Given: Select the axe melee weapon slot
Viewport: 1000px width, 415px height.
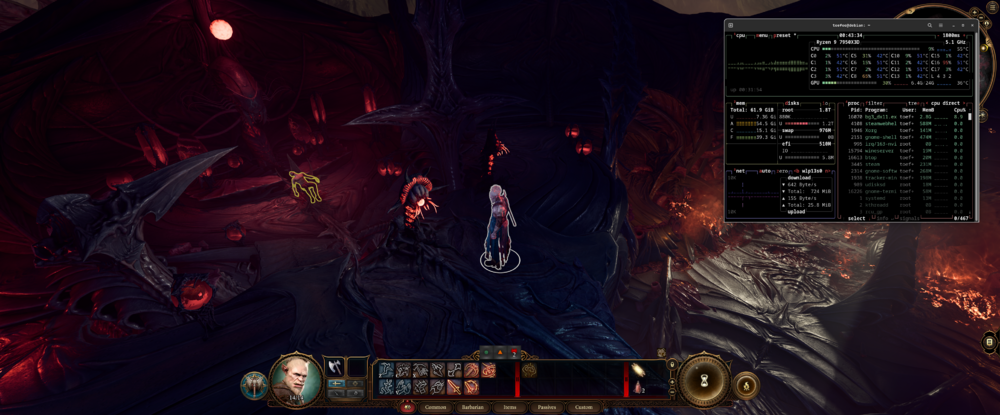Looking at the screenshot, I should pos(334,367).
